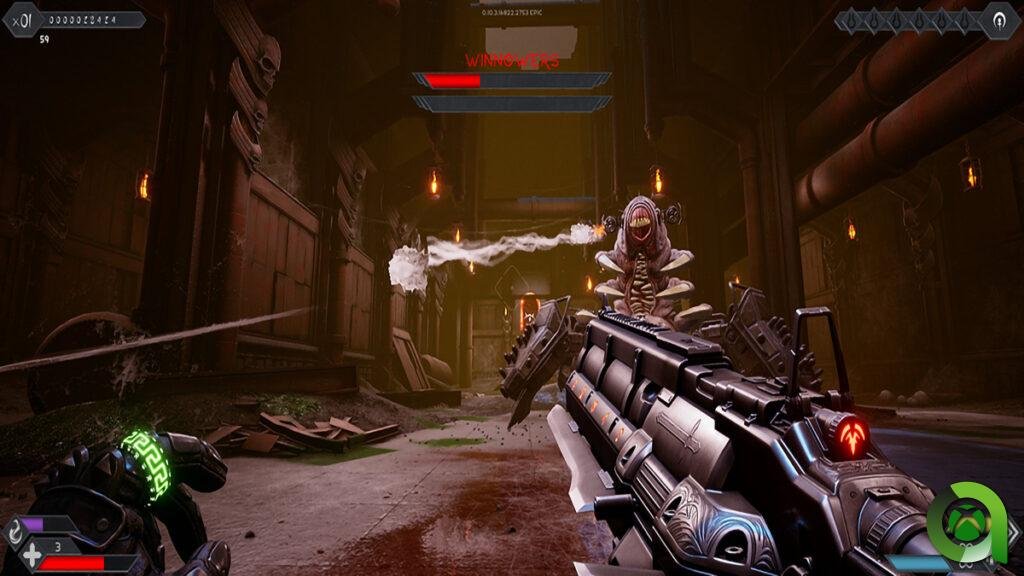Select the white swirl fury icon
1024x576 pixels.
(13, 531)
